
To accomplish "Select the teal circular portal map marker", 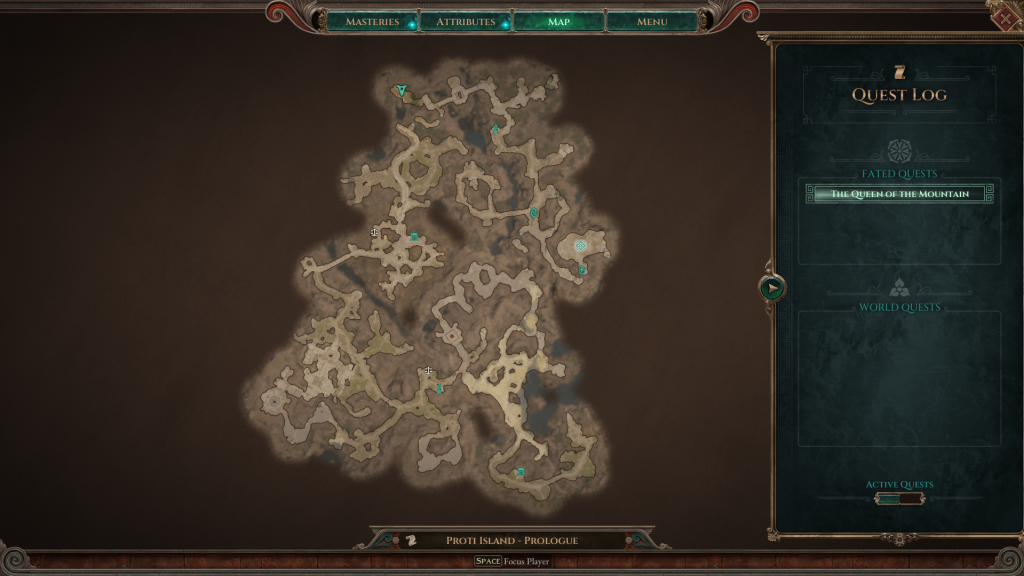I will (x=580, y=245).
